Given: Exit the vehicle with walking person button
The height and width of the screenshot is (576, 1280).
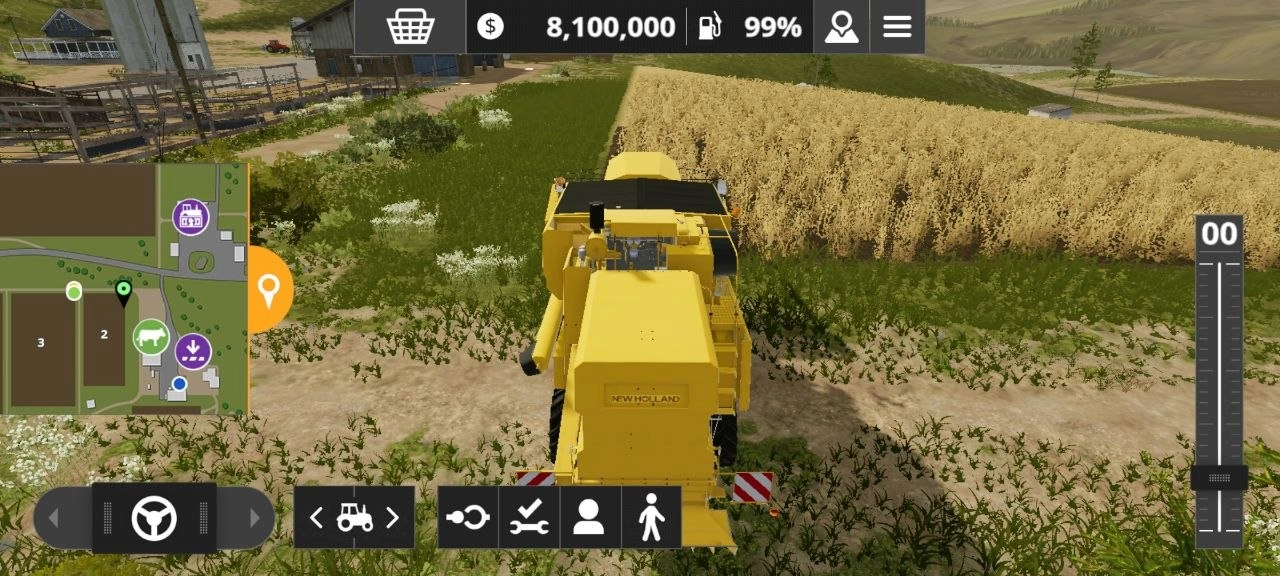Looking at the screenshot, I should (651, 517).
